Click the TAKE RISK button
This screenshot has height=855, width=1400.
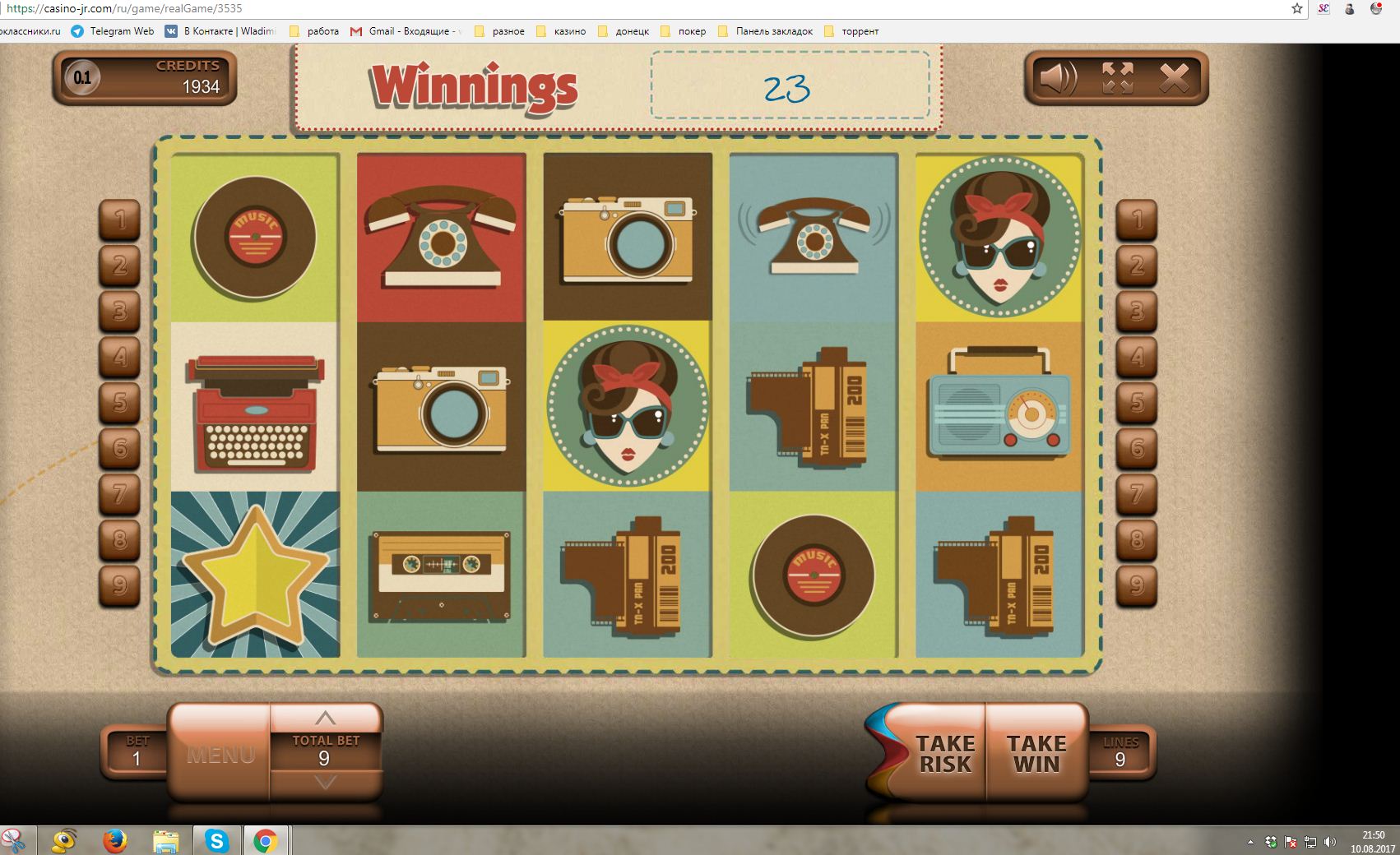tap(943, 753)
